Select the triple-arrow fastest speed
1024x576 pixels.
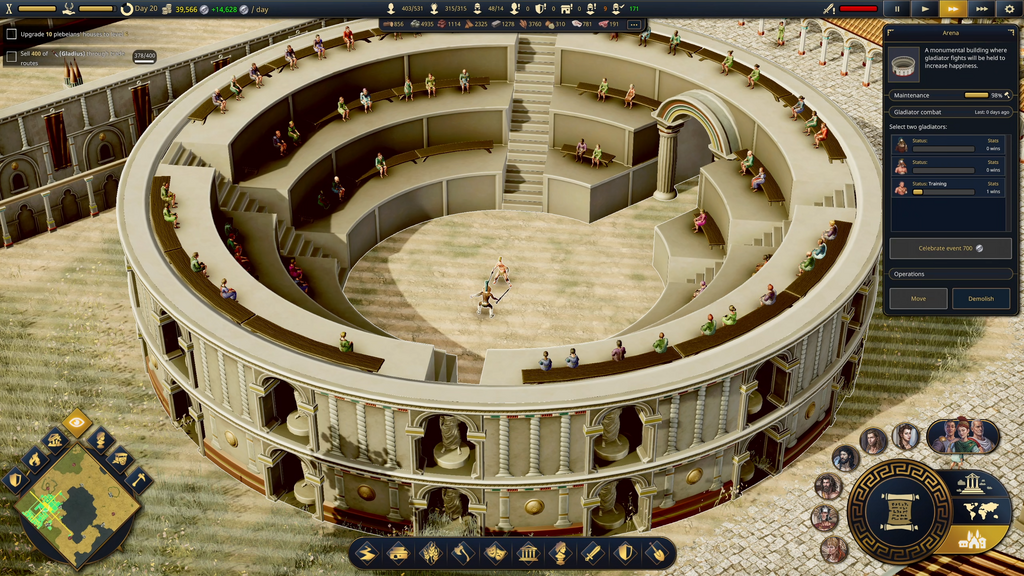[982, 9]
